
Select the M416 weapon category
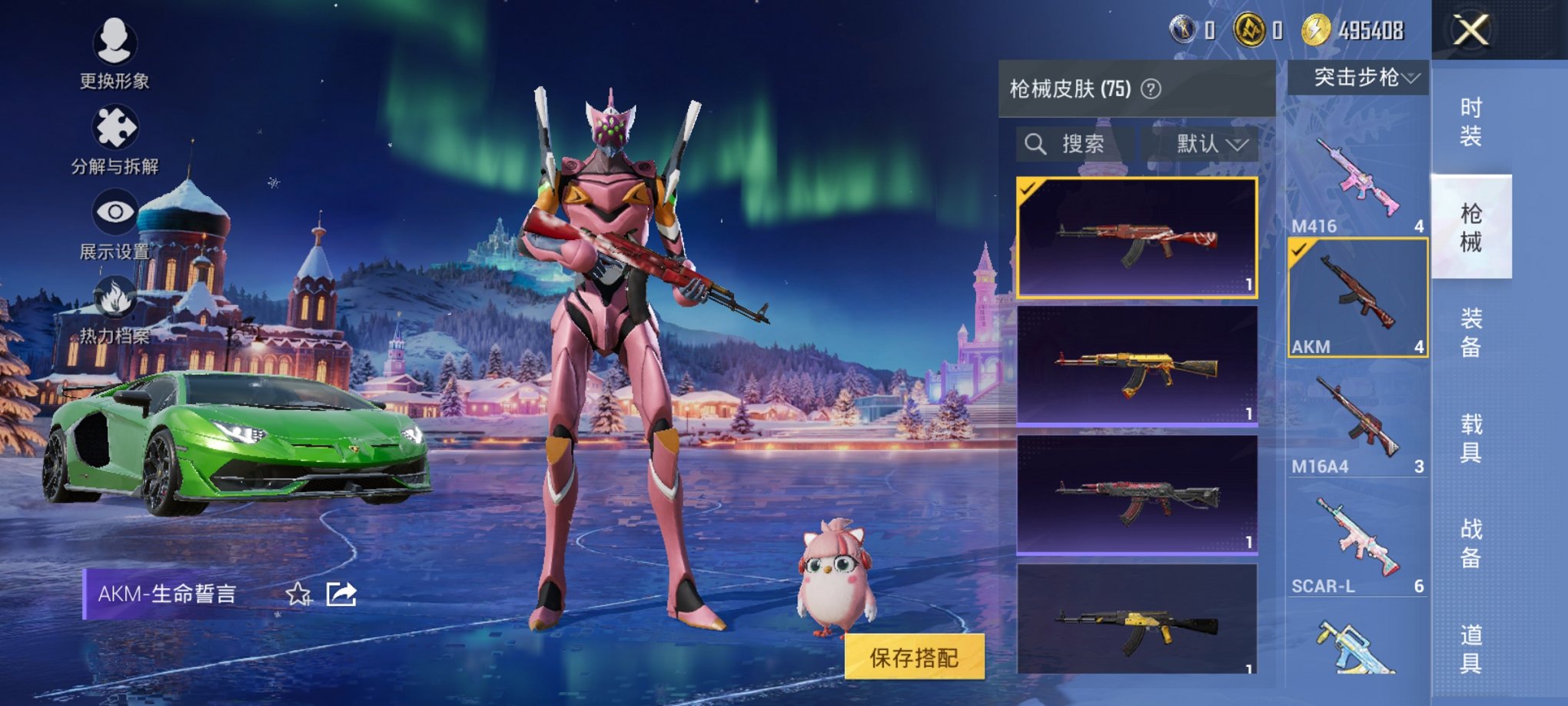click(x=1357, y=181)
